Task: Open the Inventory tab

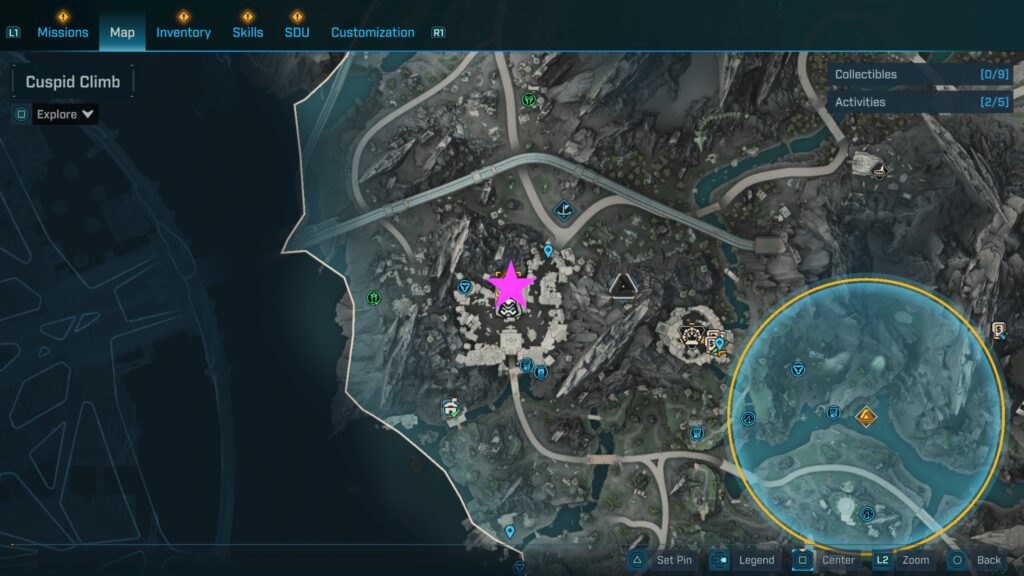Action: click(x=183, y=32)
